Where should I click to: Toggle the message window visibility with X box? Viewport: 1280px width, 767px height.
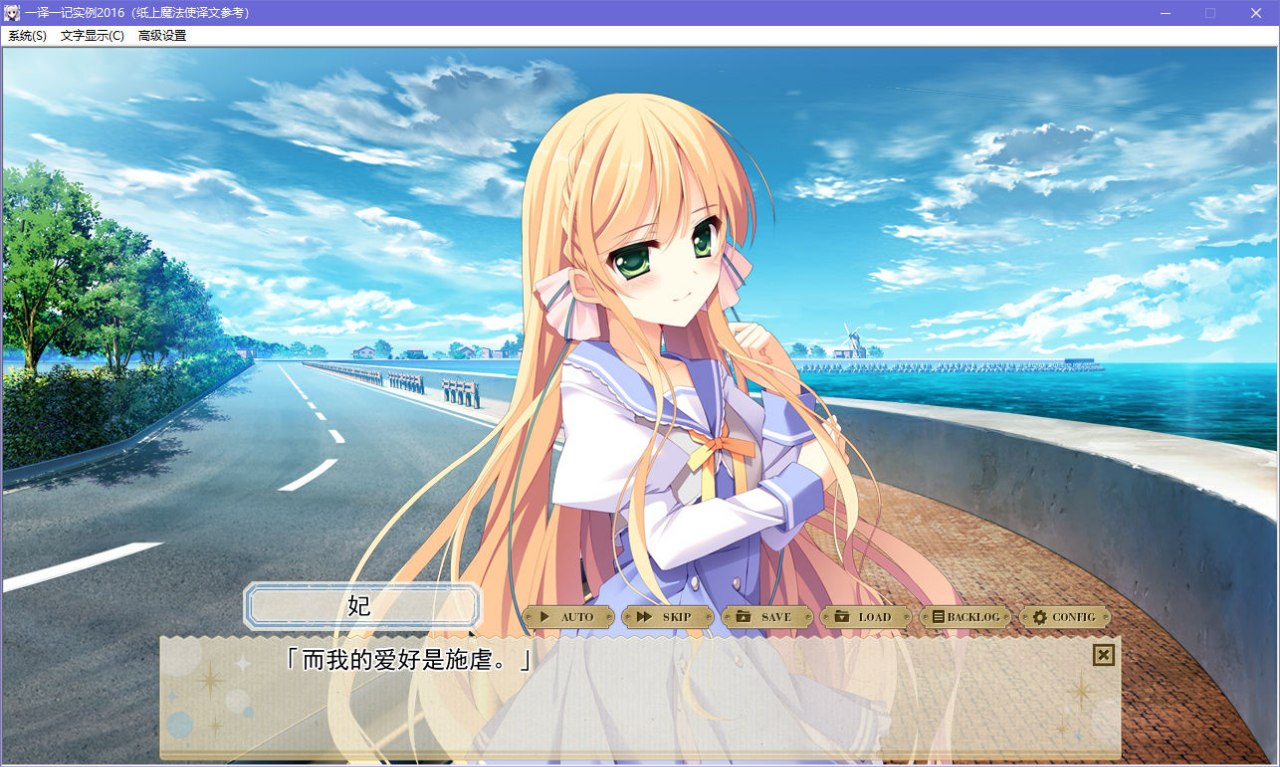(x=1103, y=655)
